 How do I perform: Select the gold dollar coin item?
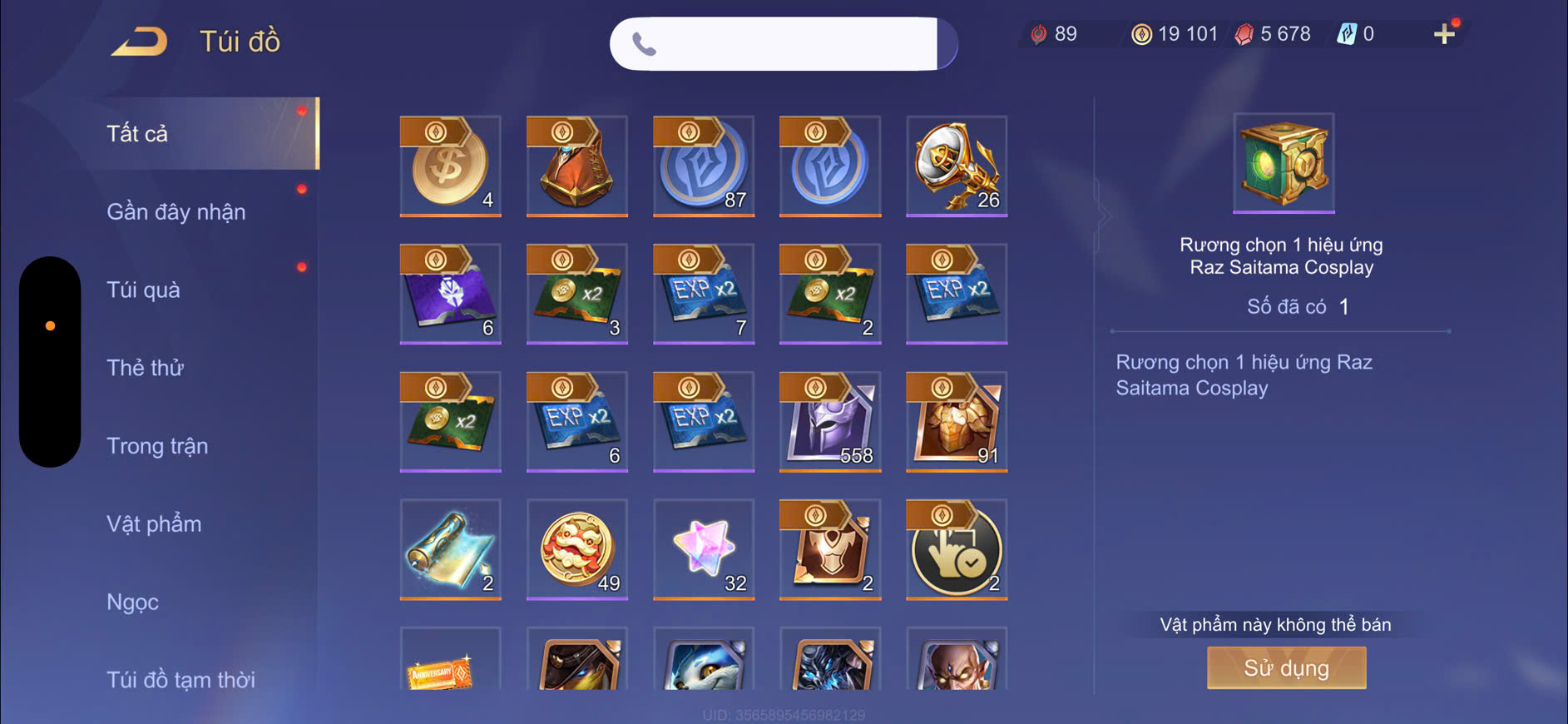click(x=450, y=166)
